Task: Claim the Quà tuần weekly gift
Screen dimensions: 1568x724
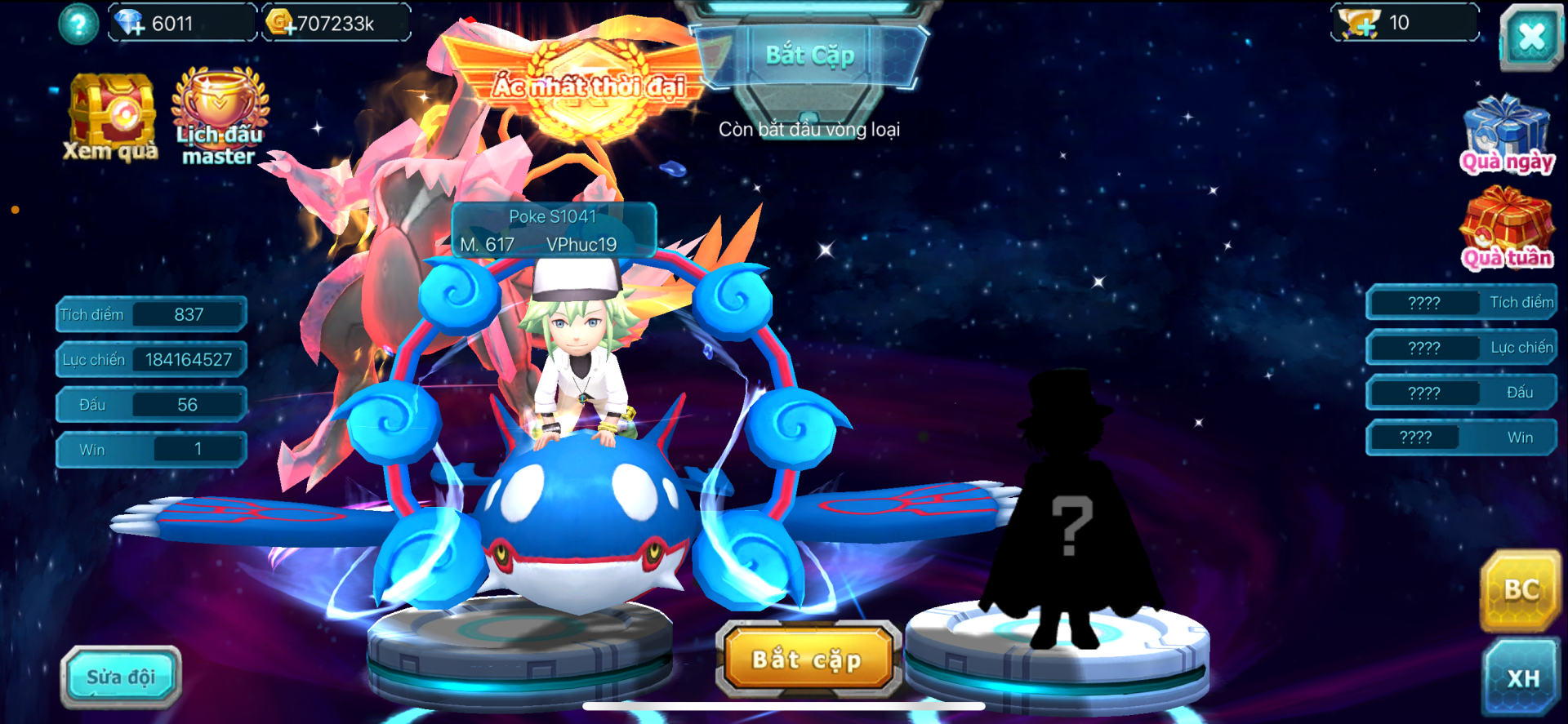Action: [x=1507, y=229]
